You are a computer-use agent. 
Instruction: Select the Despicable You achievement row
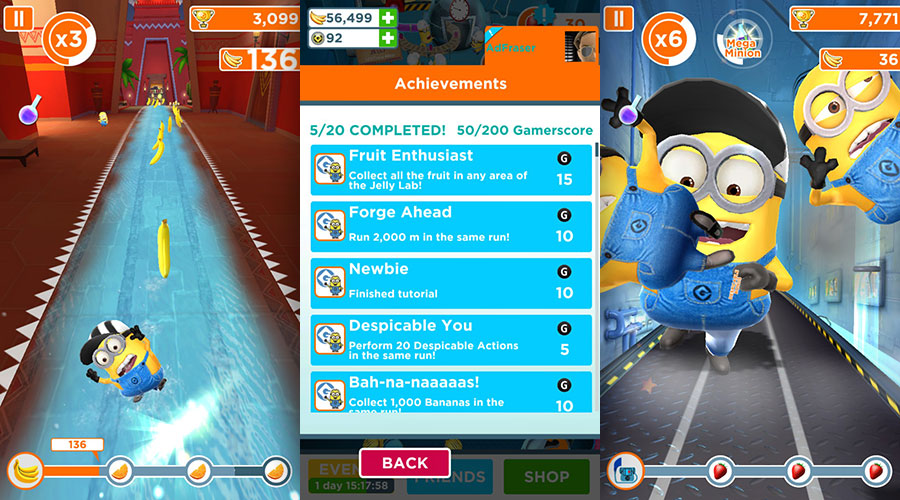pos(451,338)
